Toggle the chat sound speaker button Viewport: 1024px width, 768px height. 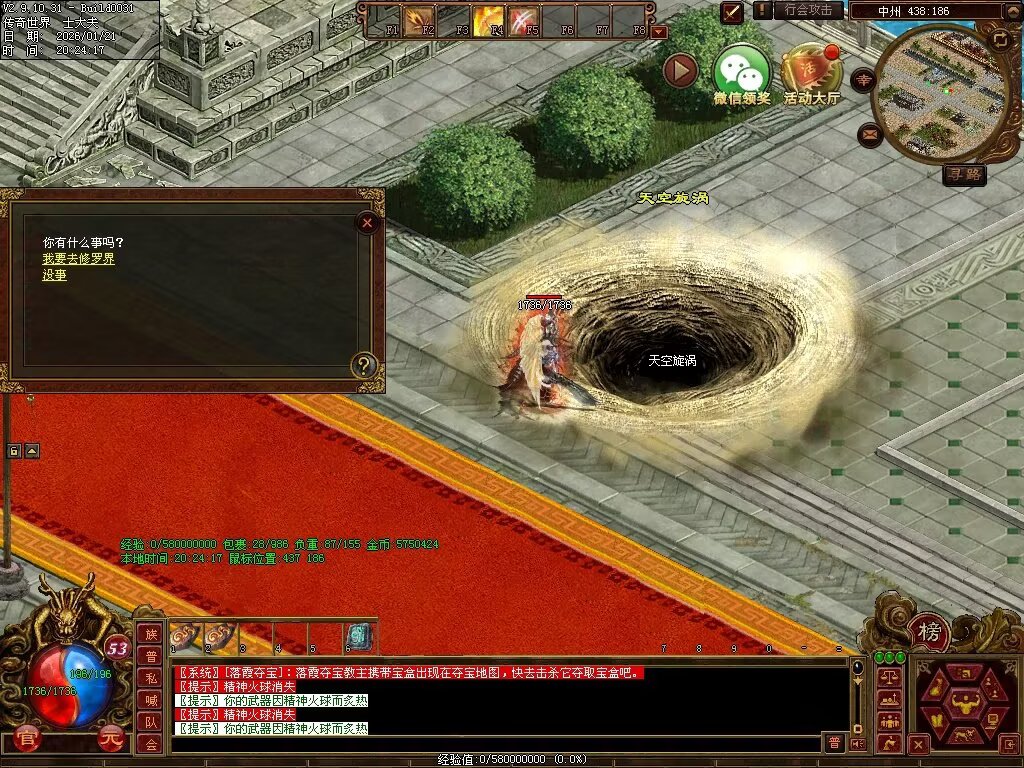[x=857, y=743]
